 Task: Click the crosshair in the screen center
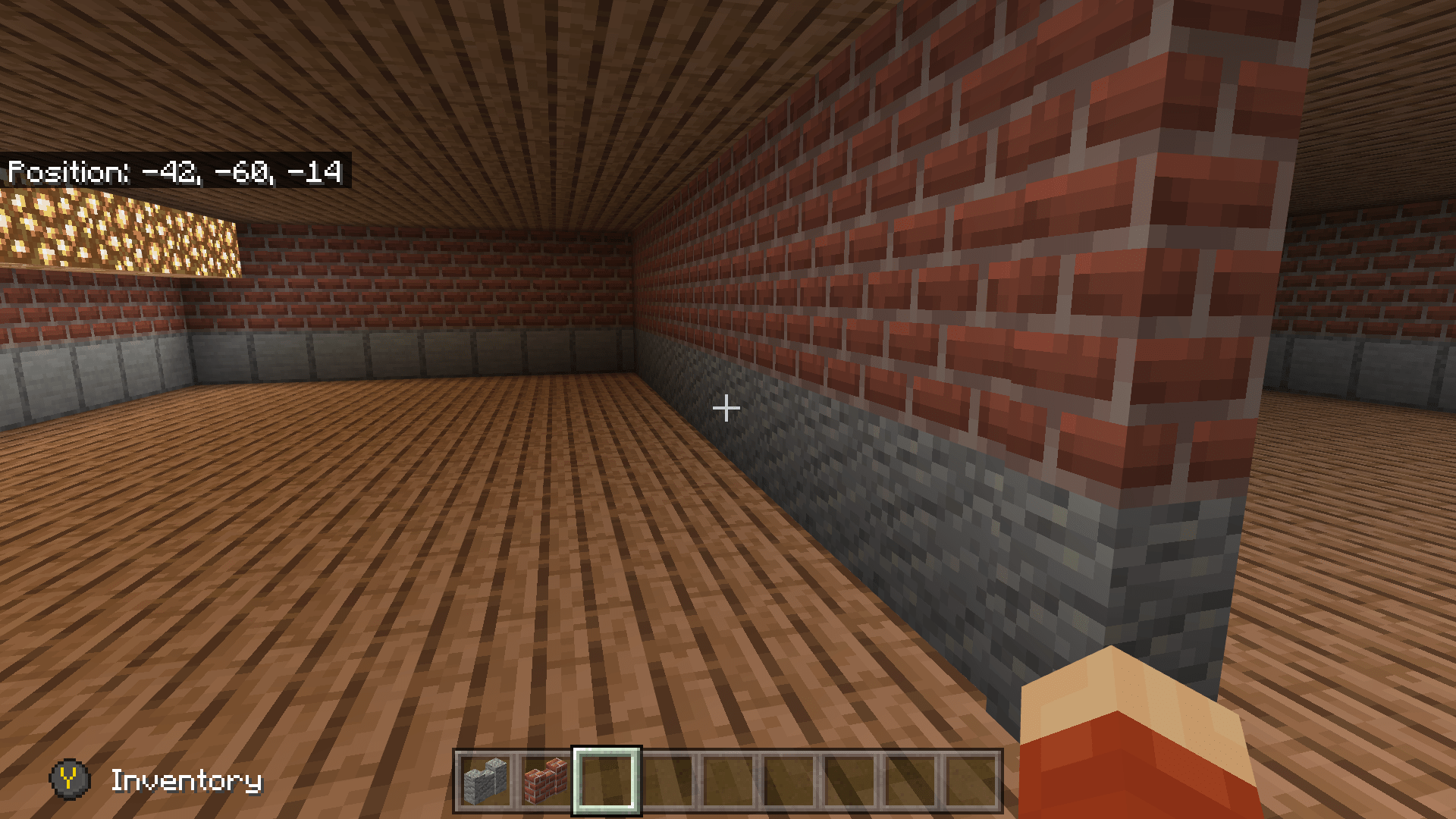pyautogui.click(x=726, y=408)
